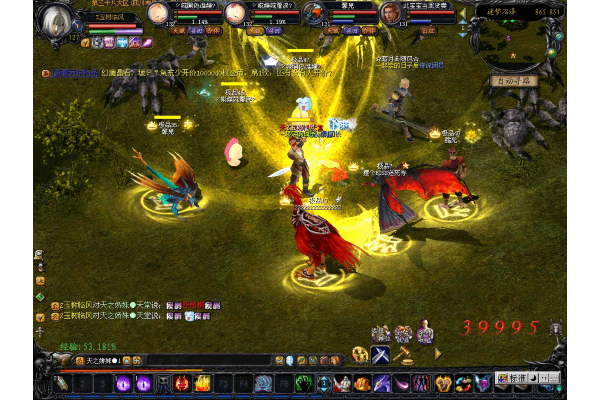Click the hammer icon button

tap(407, 353)
